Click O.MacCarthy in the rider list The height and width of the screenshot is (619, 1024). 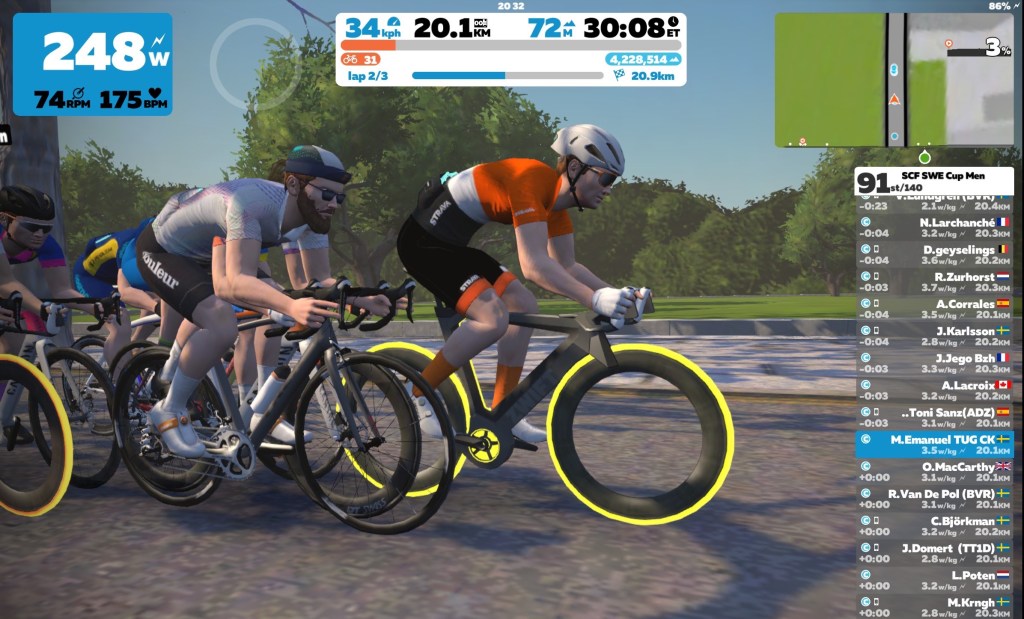934,471
